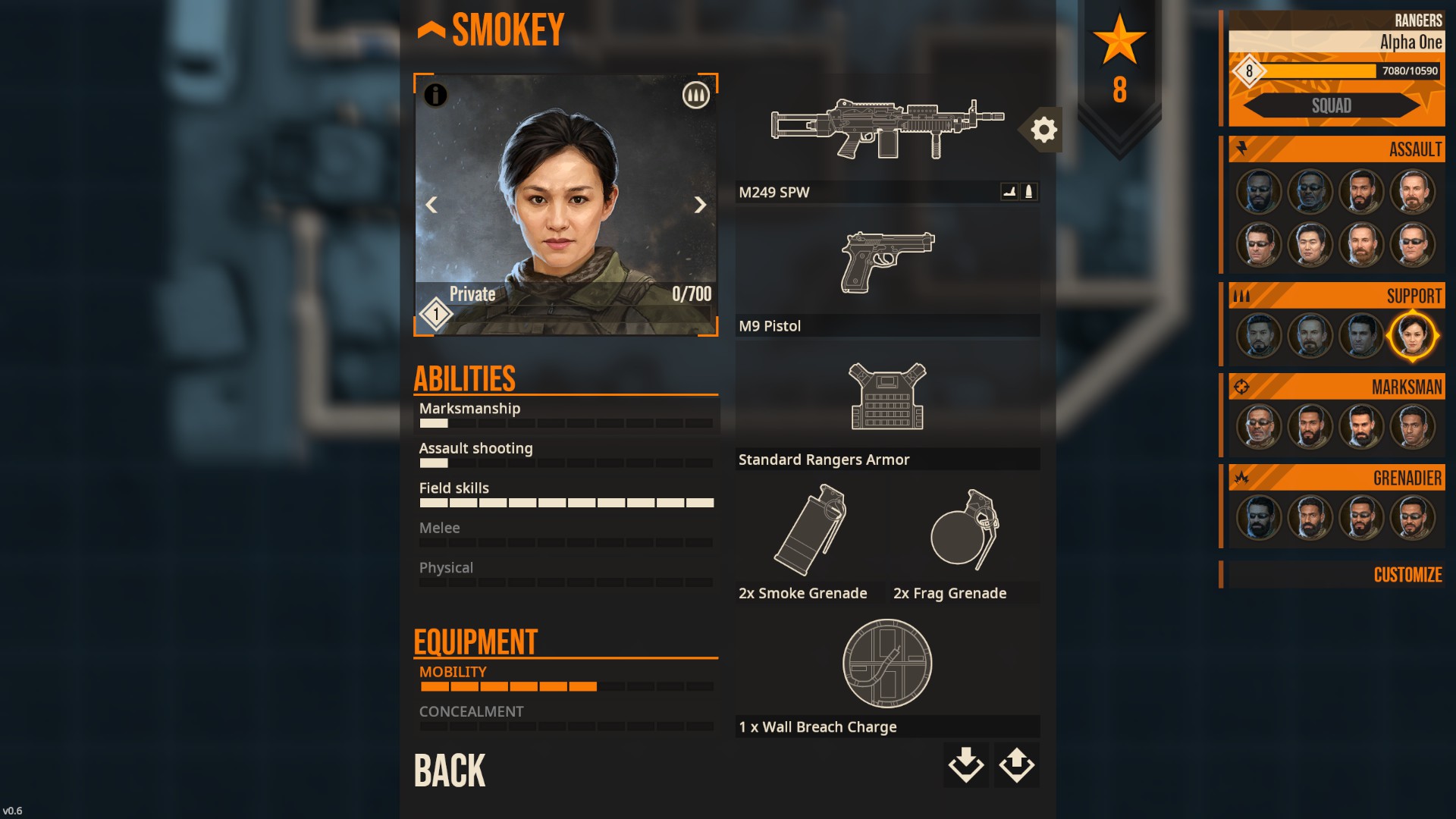Click the left arrow to change portrait

point(432,205)
